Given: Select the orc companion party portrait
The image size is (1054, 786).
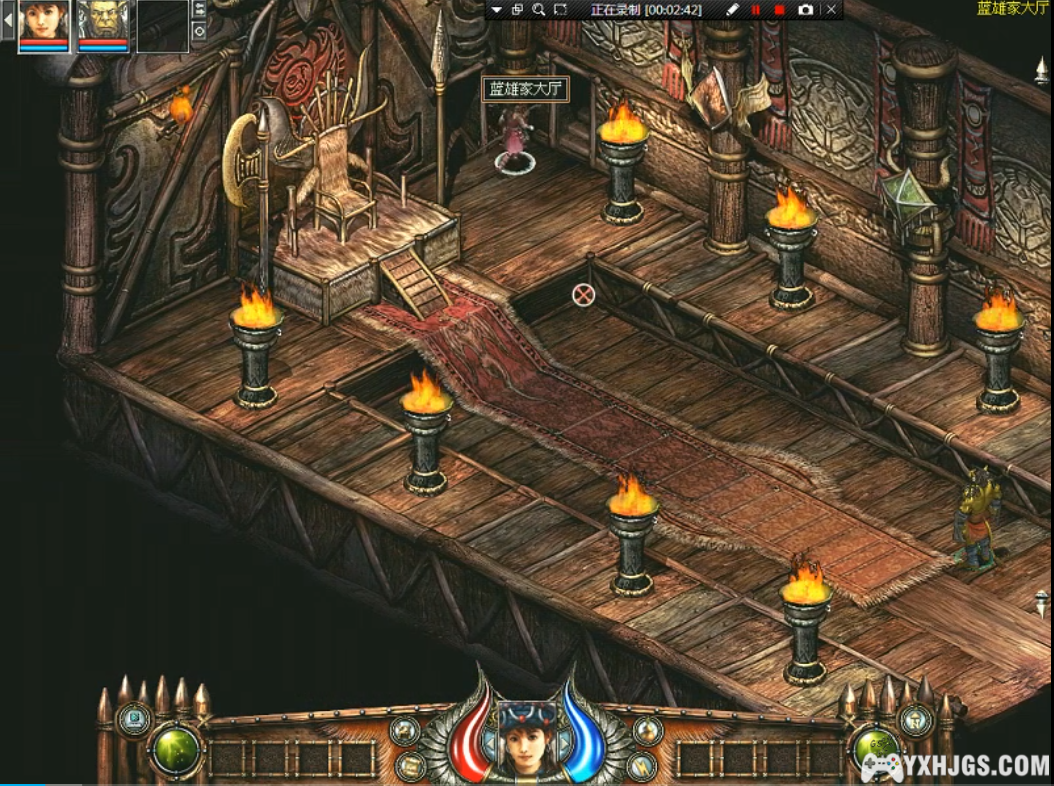Looking at the screenshot, I should click(x=103, y=21).
